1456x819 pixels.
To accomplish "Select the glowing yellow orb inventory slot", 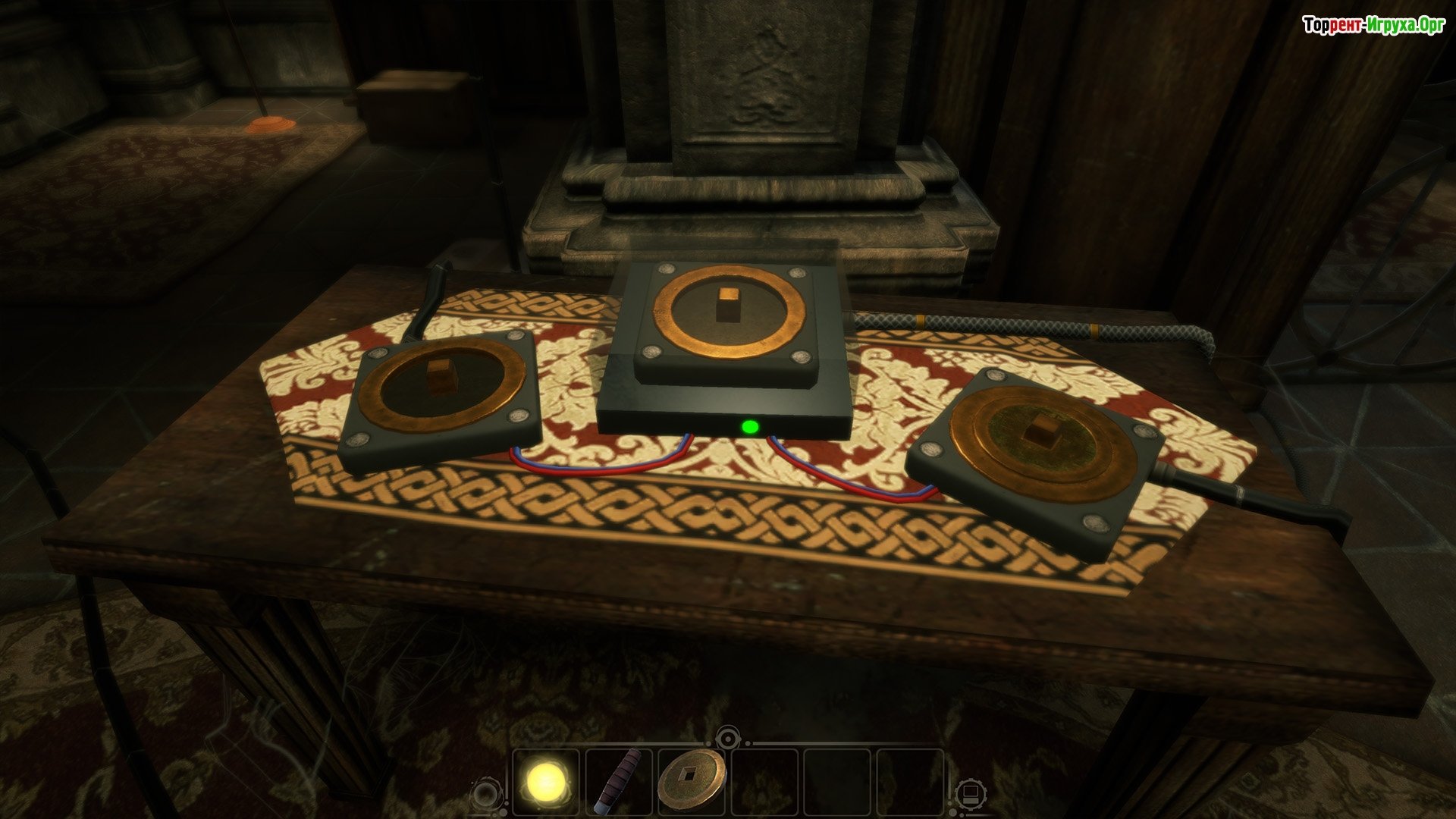I will [548, 781].
